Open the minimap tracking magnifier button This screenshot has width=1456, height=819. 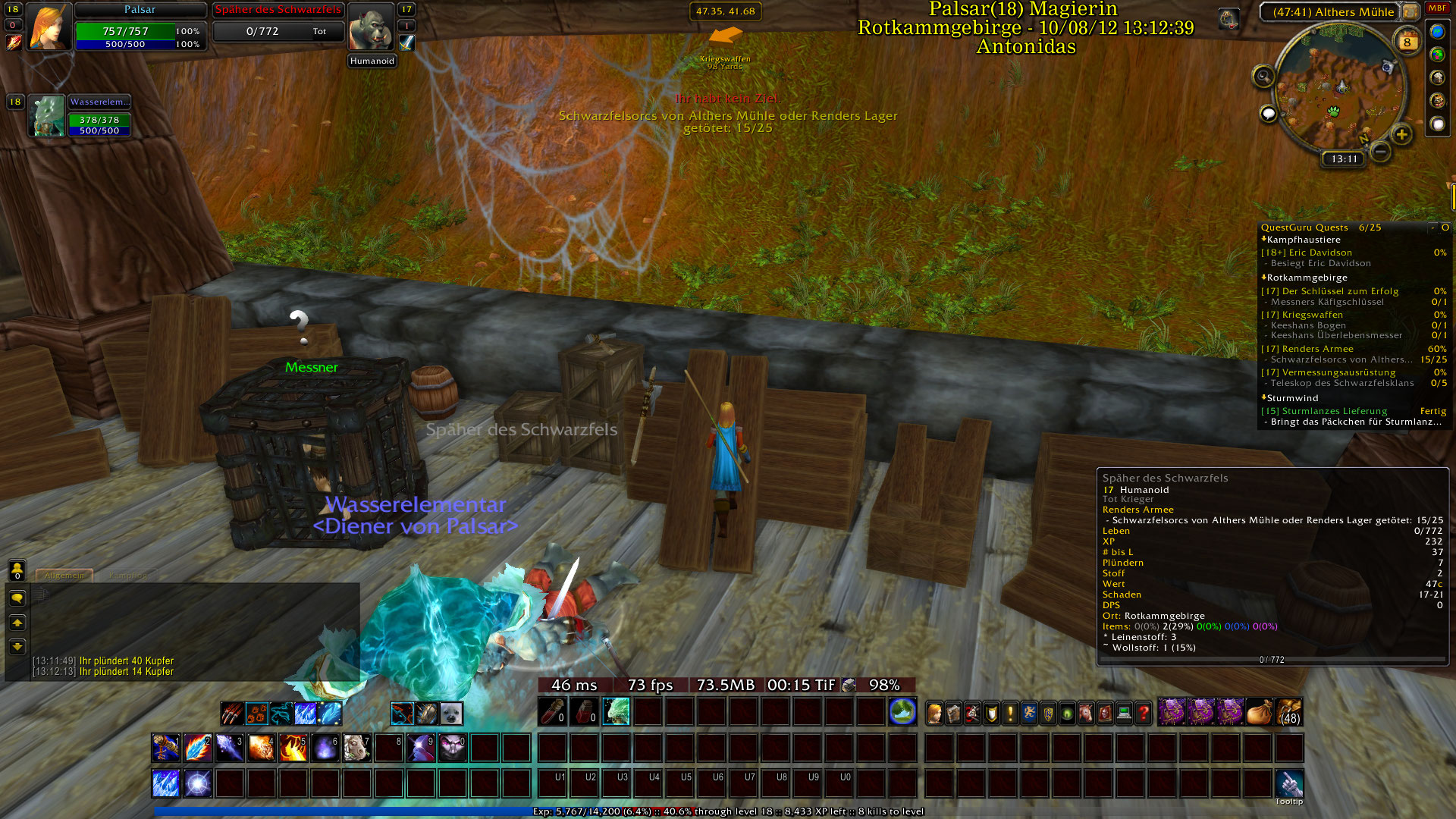coord(1263,76)
